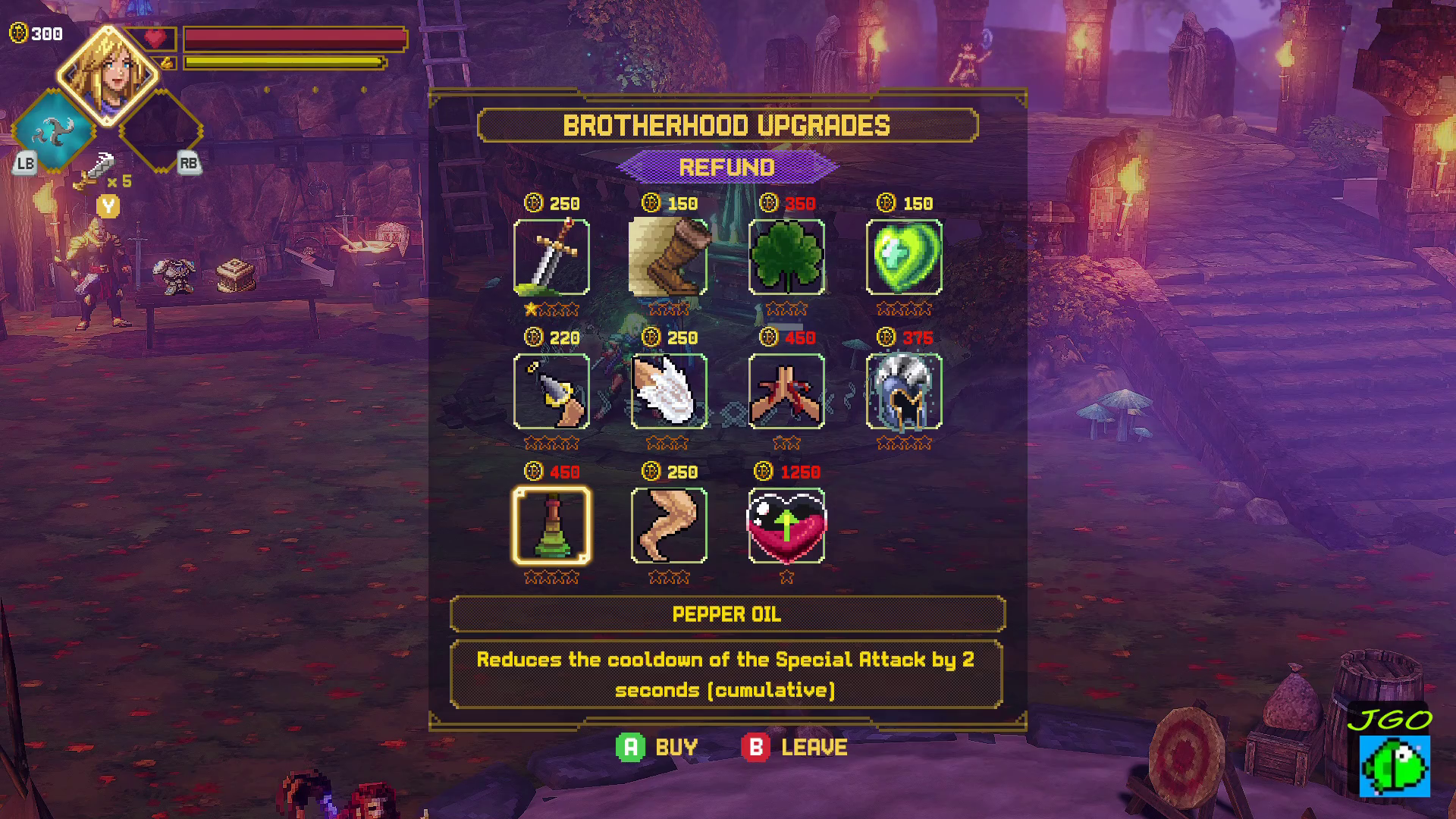This screenshot has width=1456, height=819.
Task: Activate the shuriken ability icon
Action: coord(53,130)
